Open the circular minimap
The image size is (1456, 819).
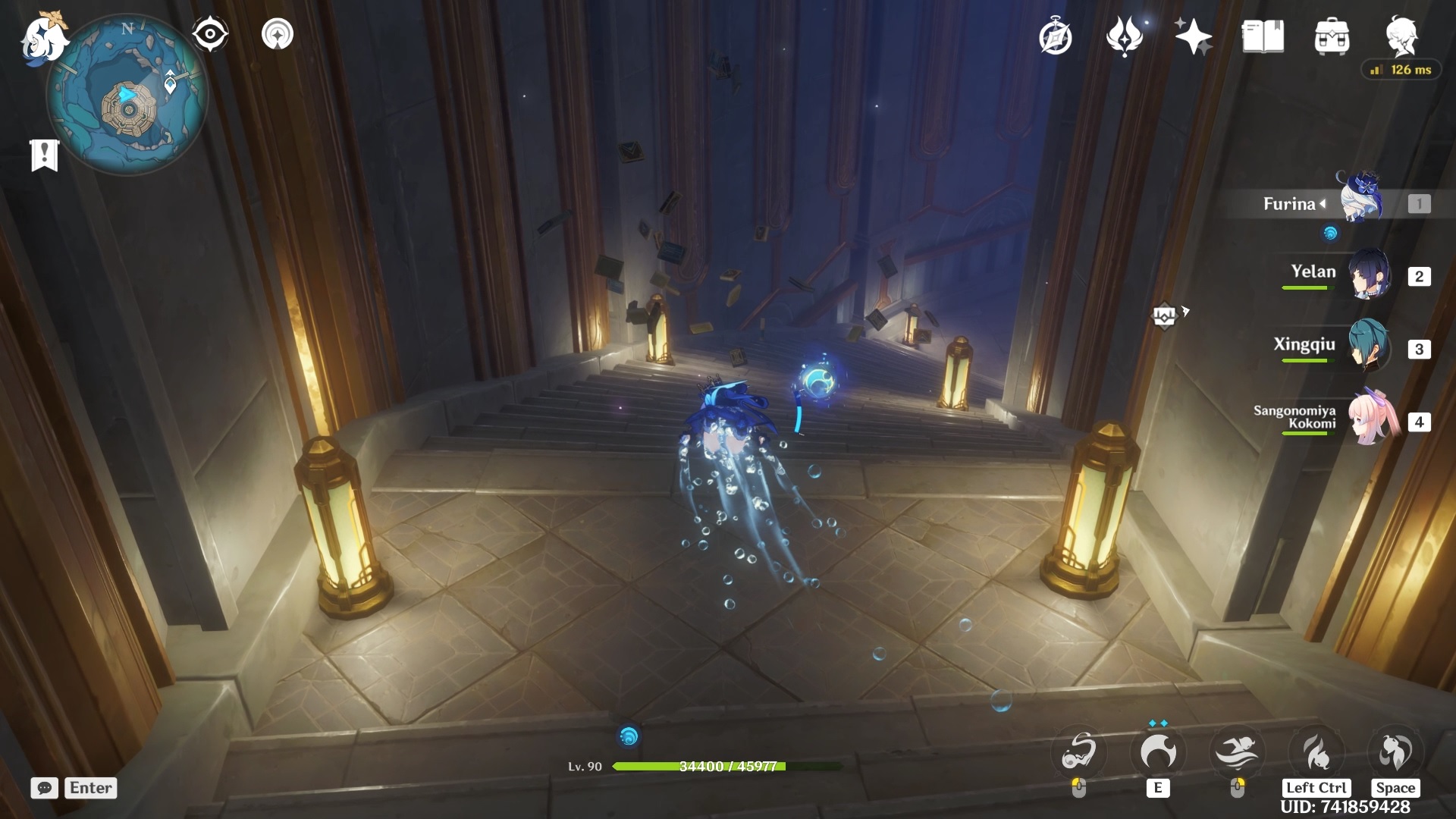[127, 96]
